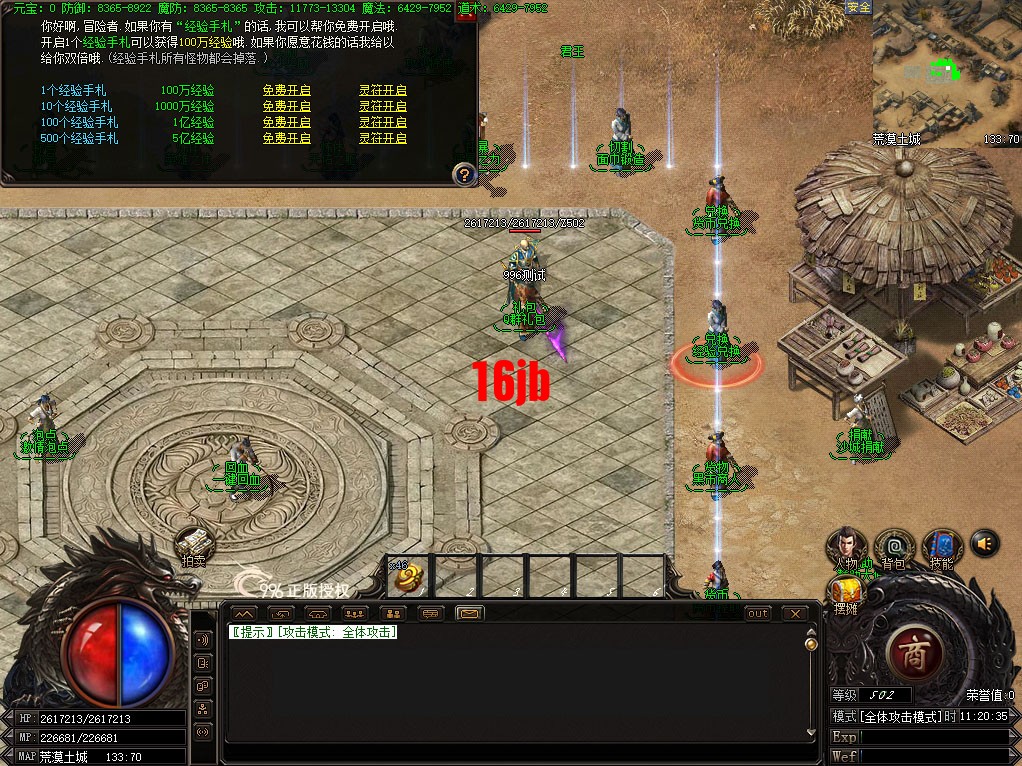Toggle the sound speaker icon
This screenshot has height=766, width=1022.
point(985,543)
